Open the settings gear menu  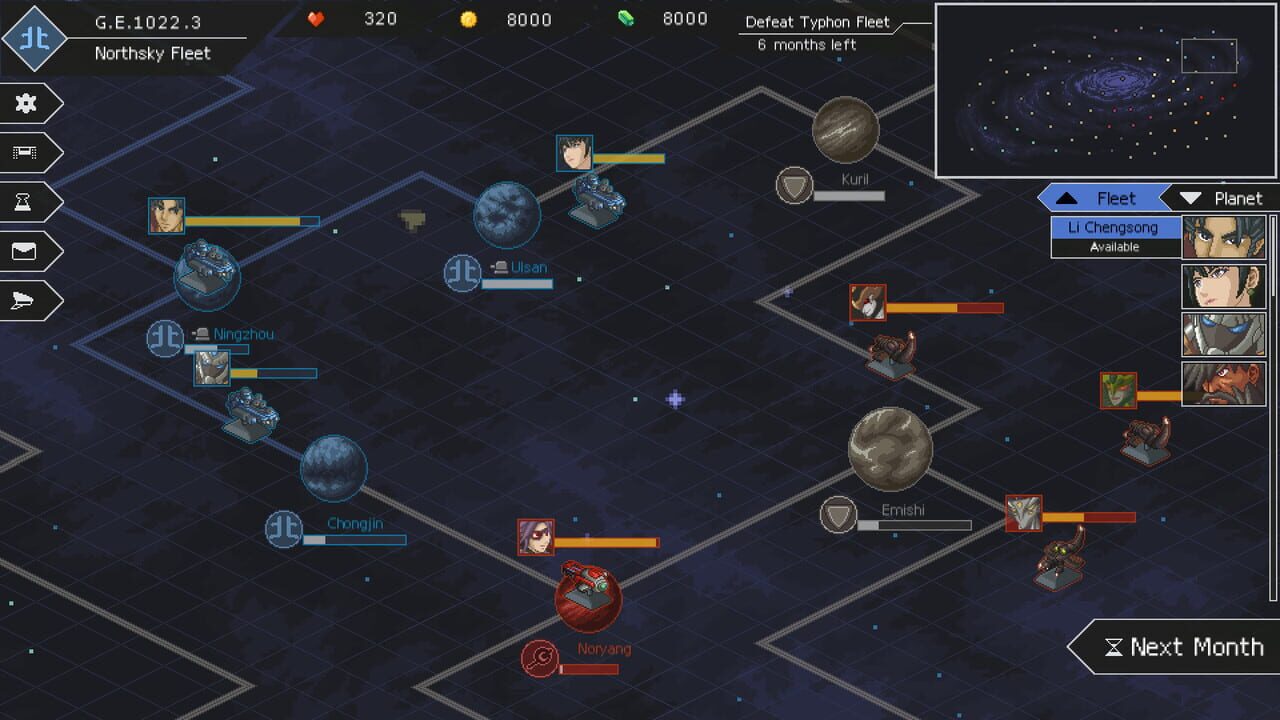(27, 103)
